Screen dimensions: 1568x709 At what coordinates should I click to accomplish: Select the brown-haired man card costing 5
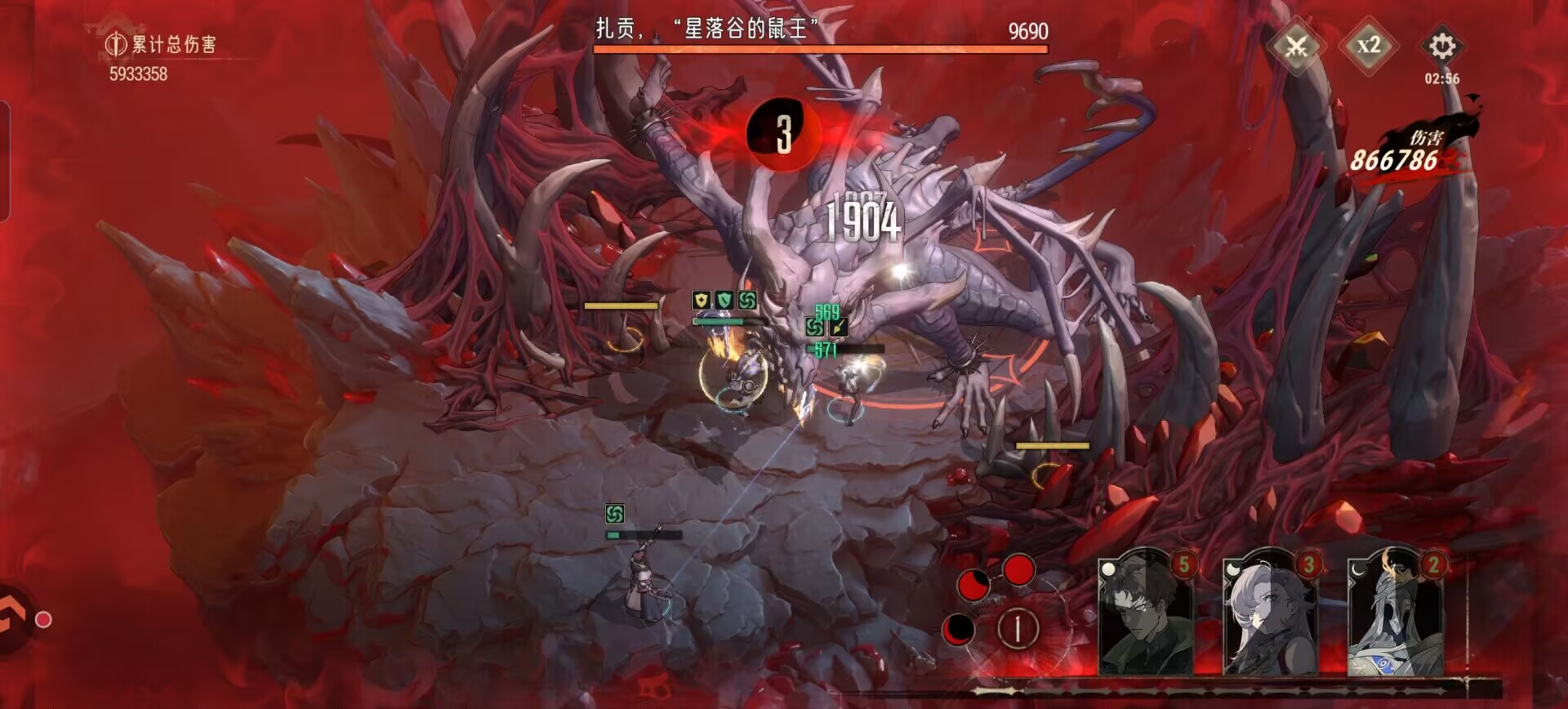coord(1145,614)
